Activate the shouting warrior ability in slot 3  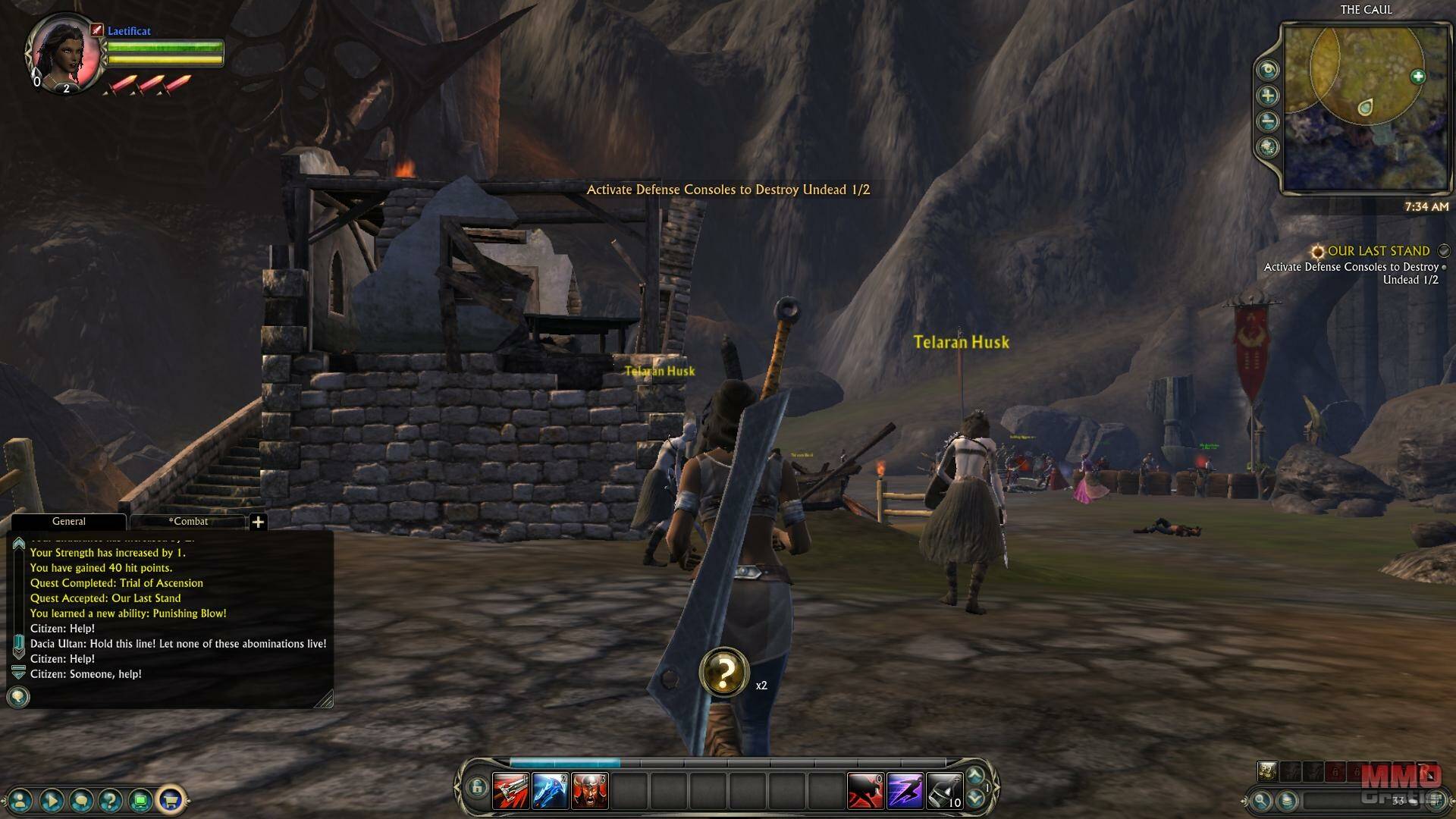tap(589, 791)
